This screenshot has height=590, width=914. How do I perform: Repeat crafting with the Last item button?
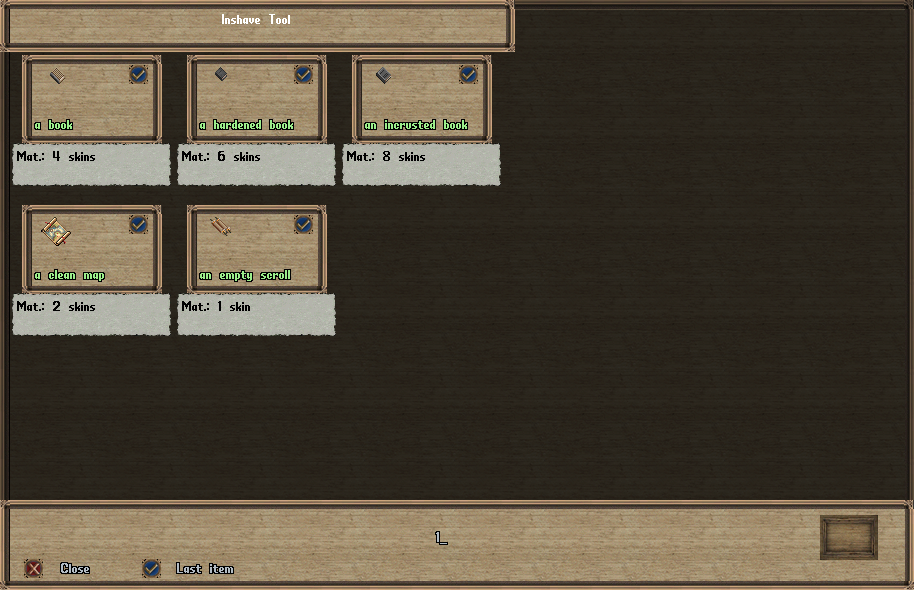coord(151,569)
